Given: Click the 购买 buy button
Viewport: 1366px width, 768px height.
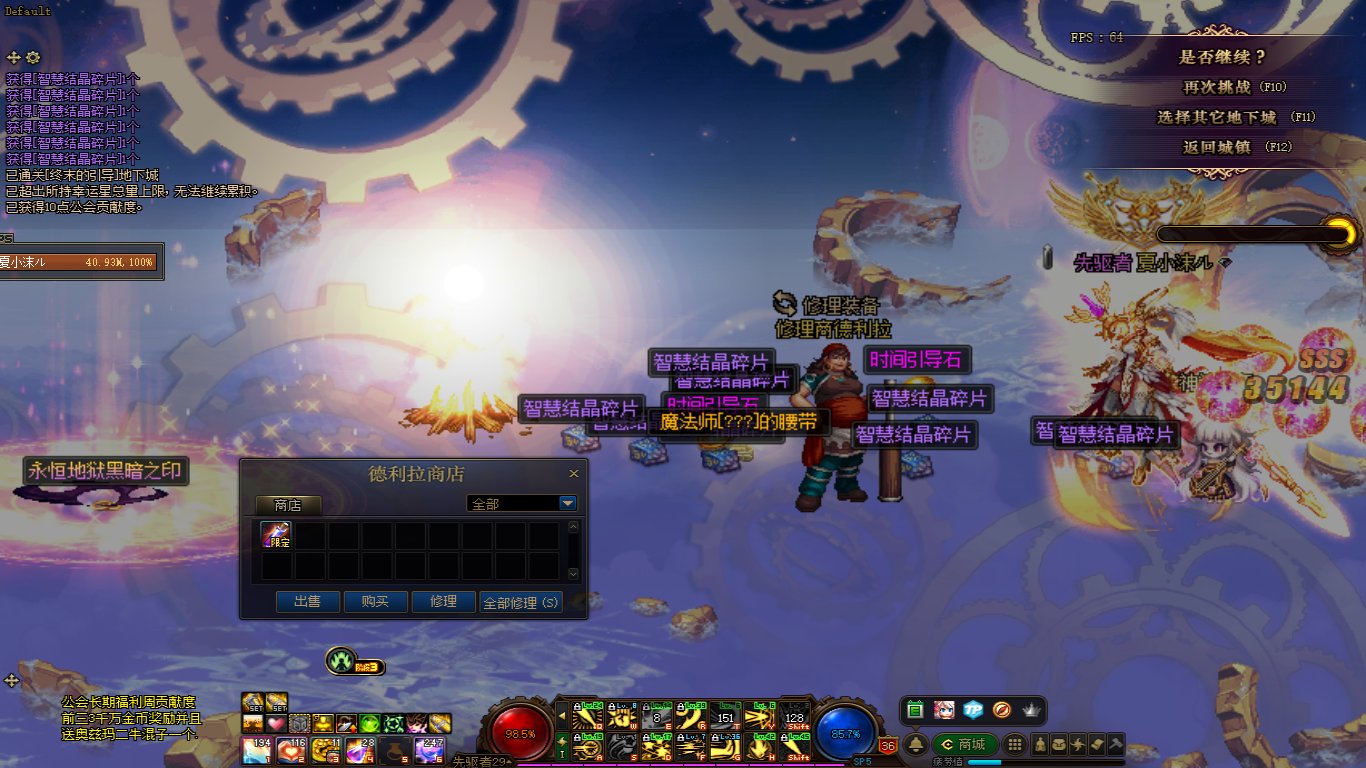Looking at the screenshot, I should [376, 602].
